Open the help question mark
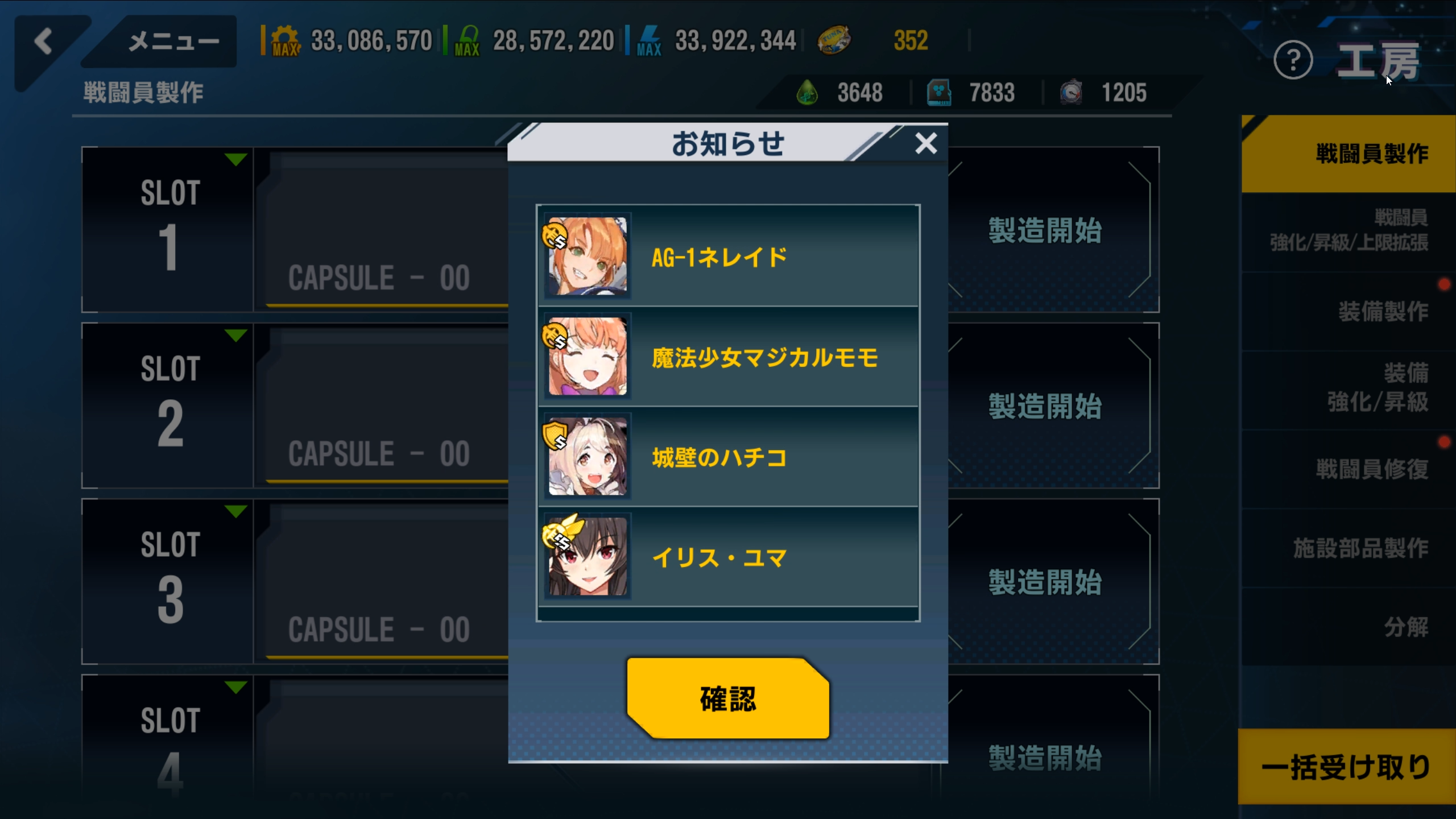1456x819 pixels. point(1293,60)
